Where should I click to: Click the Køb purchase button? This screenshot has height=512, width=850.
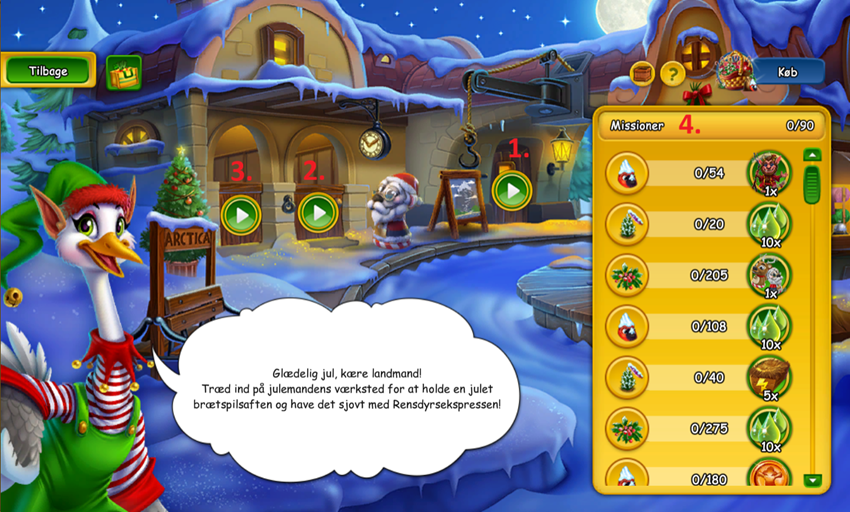(788, 71)
